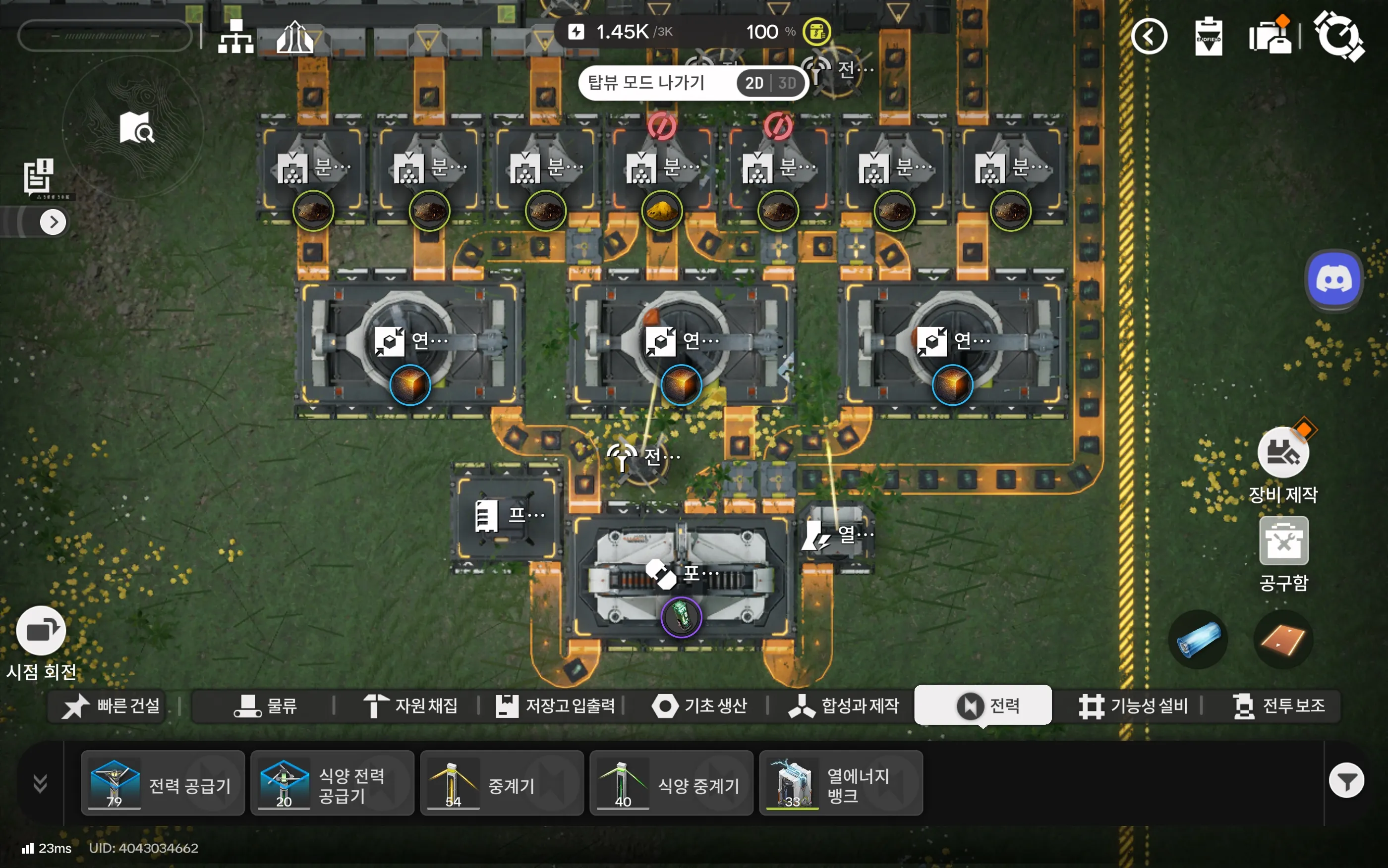Switch to the 기초 생산 tab

click(699, 705)
